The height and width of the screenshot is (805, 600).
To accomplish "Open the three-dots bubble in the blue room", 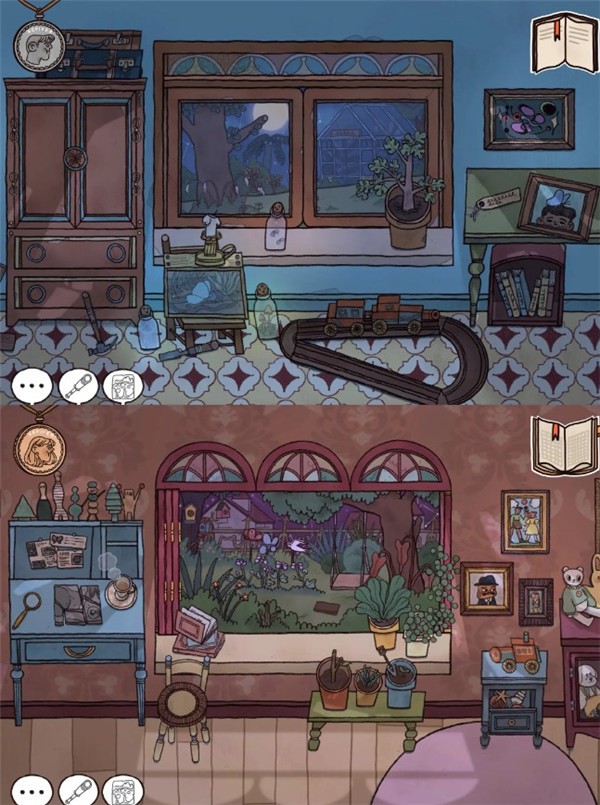I will [x=31, y=386].
